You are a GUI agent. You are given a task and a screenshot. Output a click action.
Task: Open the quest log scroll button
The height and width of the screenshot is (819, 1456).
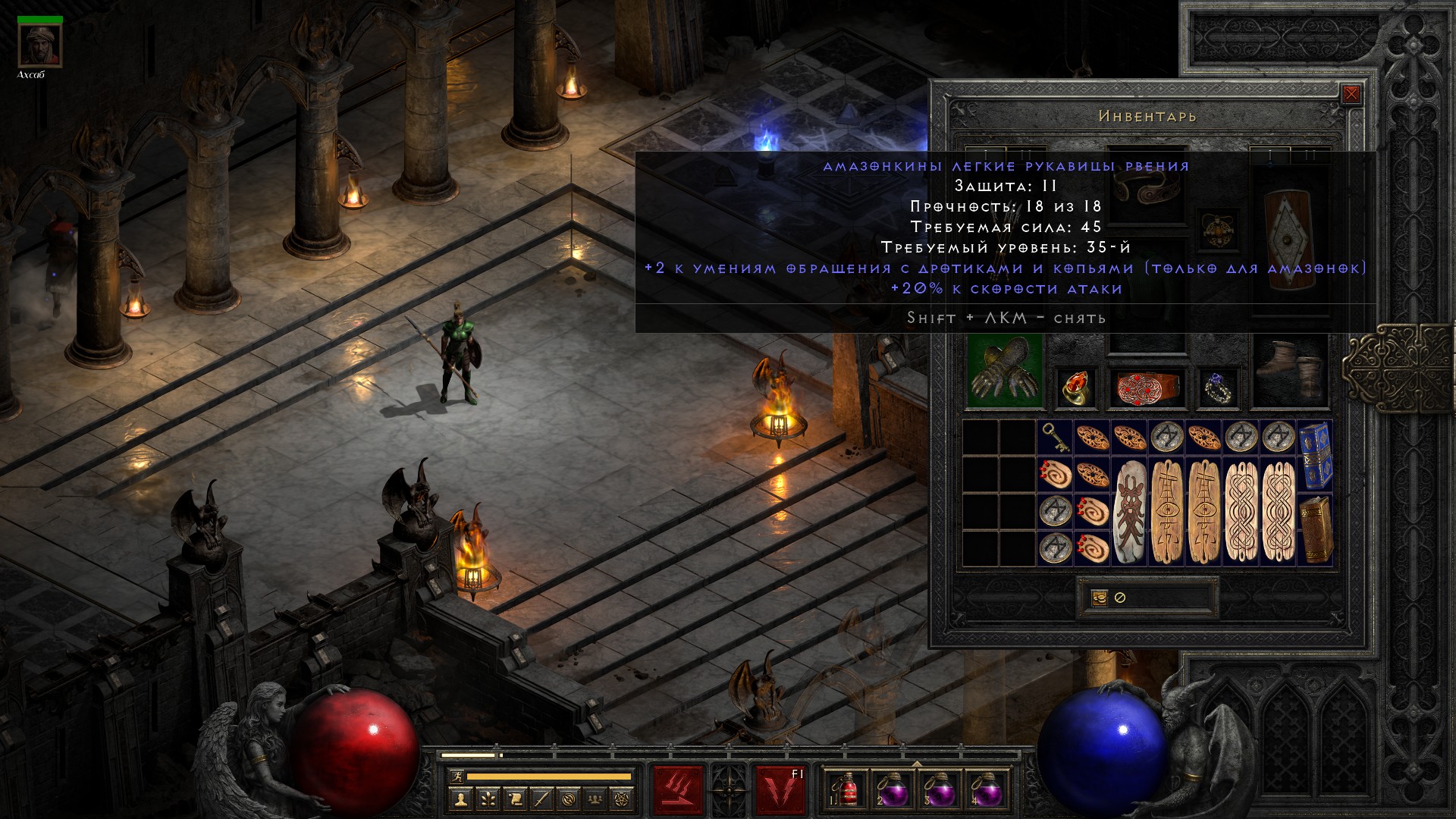coord(514,799)
